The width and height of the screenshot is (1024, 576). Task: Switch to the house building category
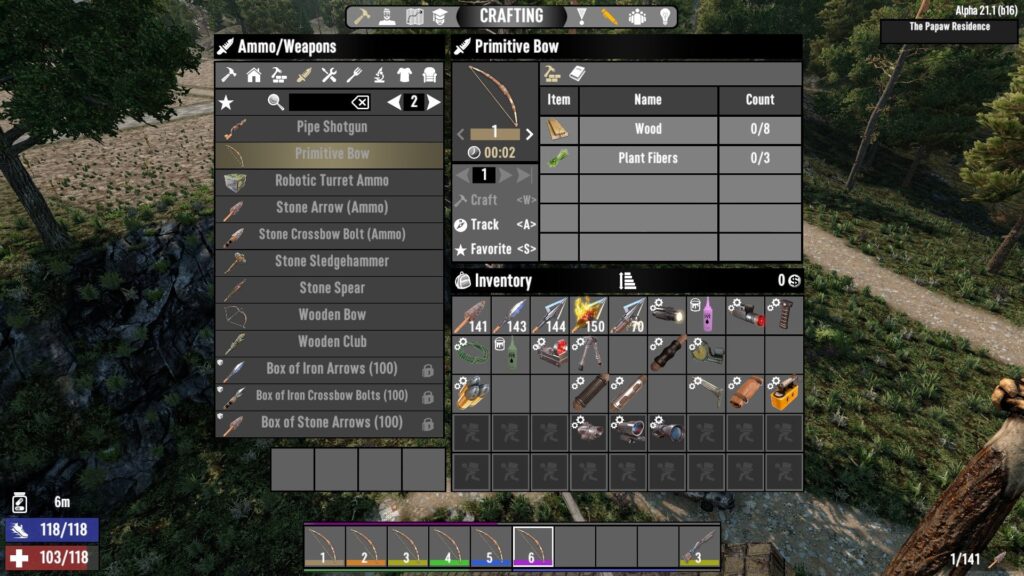pos(254,75)
